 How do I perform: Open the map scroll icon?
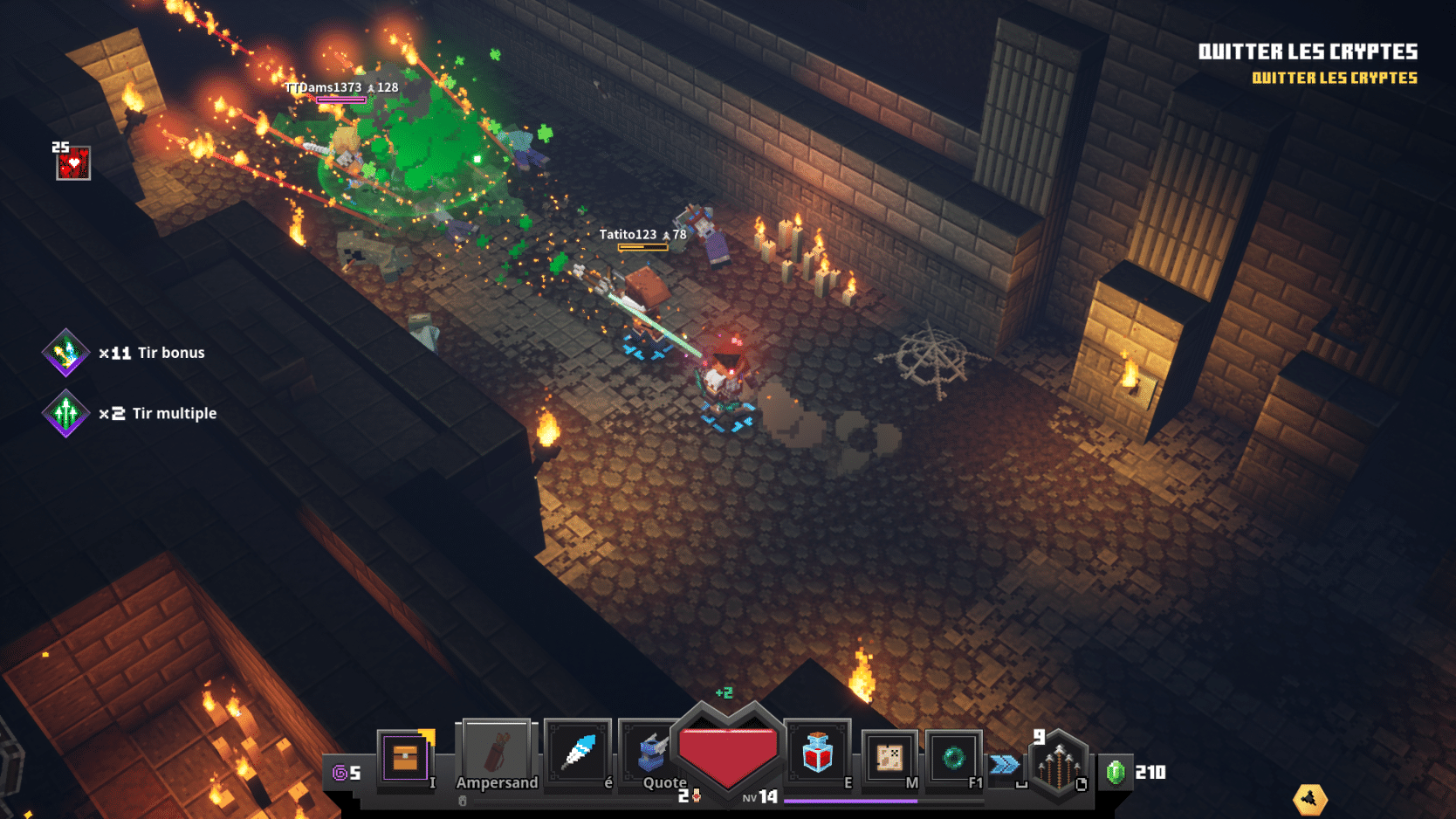tap(889, 757)
